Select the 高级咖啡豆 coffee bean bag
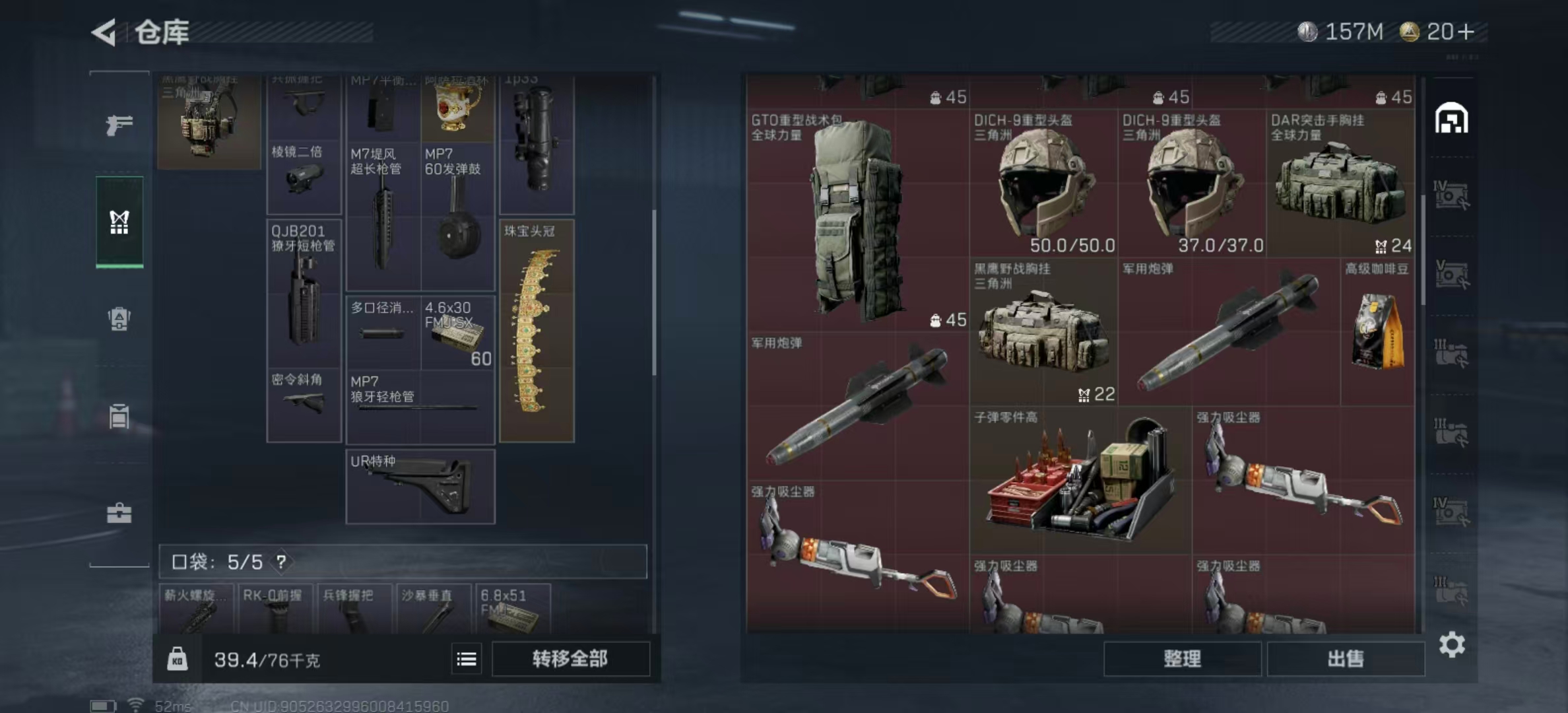The height and width of the screenshot is (713, 1568). pyautogui.click(x=1377, y=331)
